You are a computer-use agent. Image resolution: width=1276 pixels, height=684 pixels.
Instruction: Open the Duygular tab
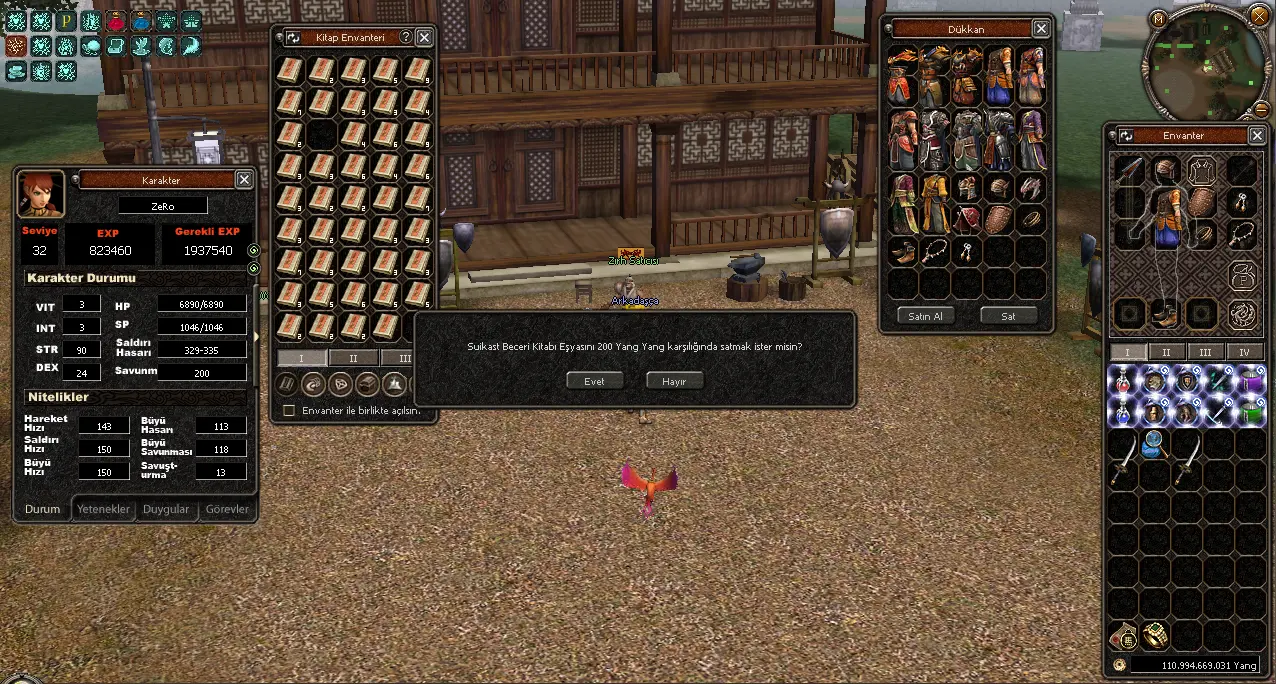(x=166, y=509)
